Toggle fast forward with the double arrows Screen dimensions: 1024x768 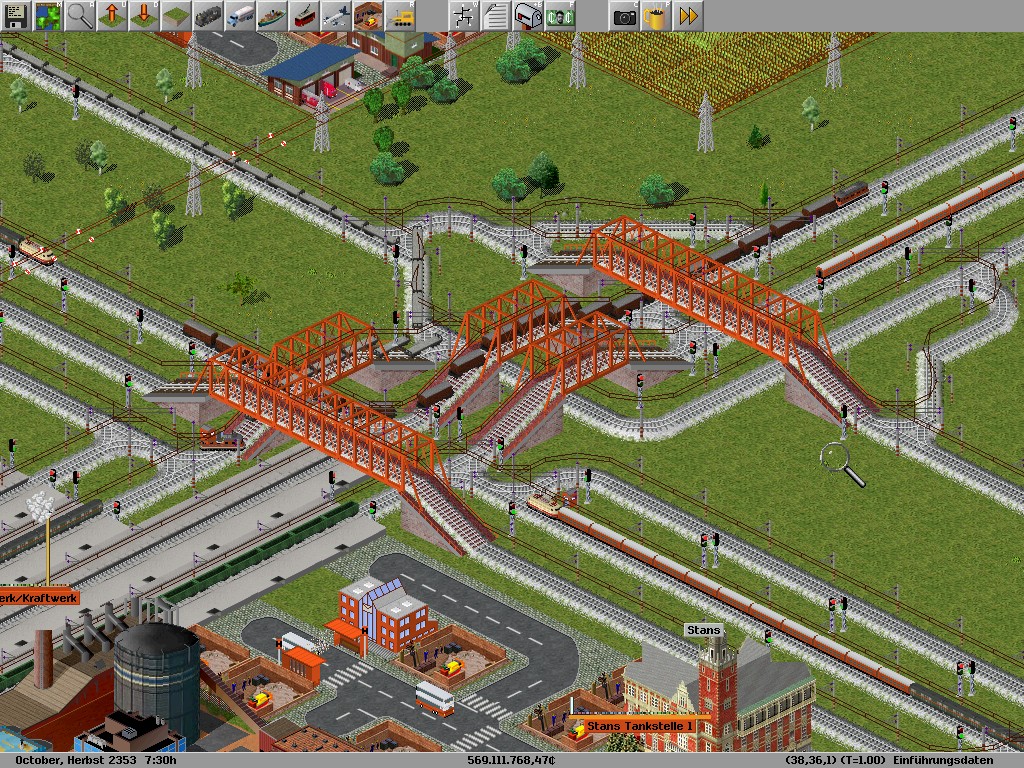click(688, 16)
